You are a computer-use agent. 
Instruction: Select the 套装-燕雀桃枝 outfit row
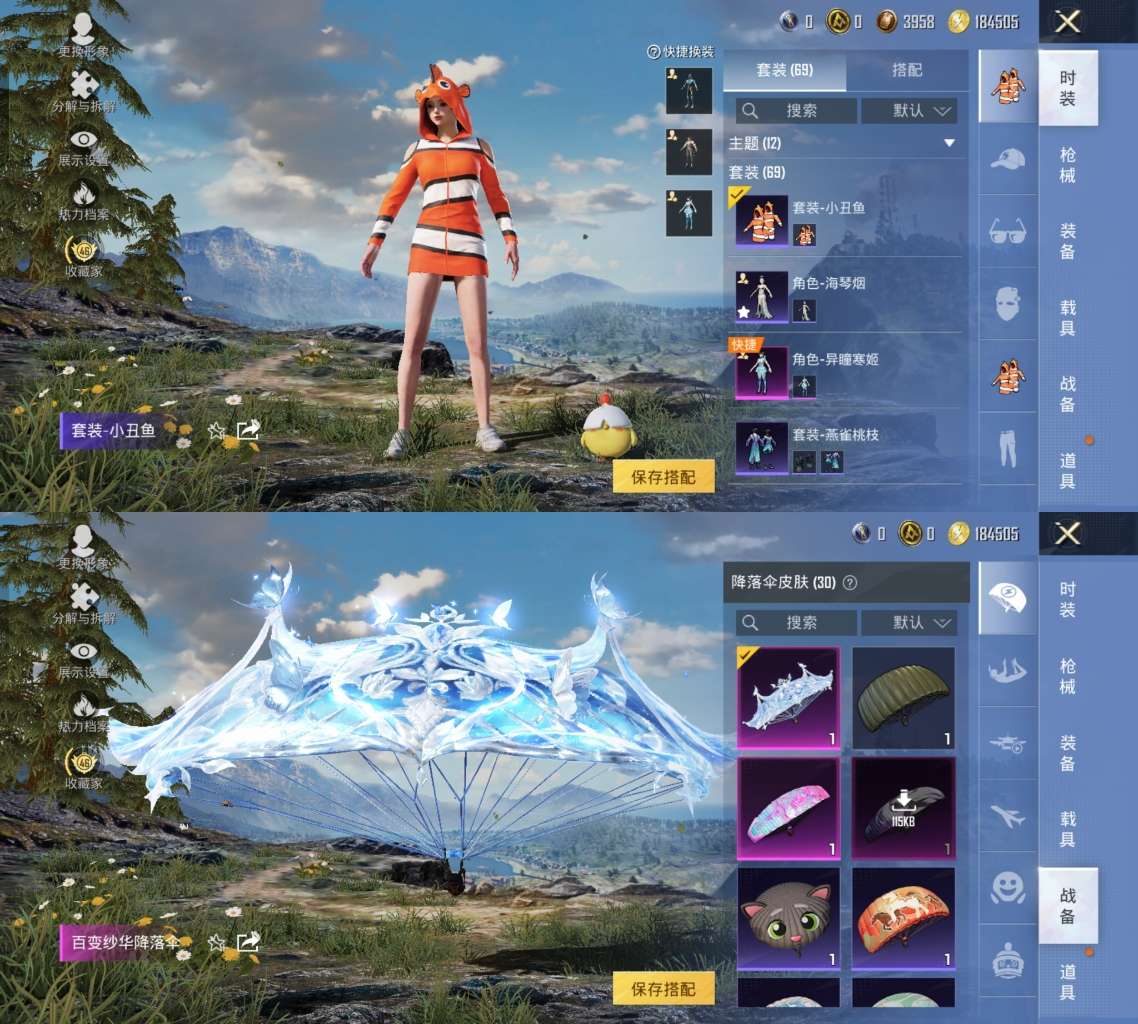(x=848, y=447)
